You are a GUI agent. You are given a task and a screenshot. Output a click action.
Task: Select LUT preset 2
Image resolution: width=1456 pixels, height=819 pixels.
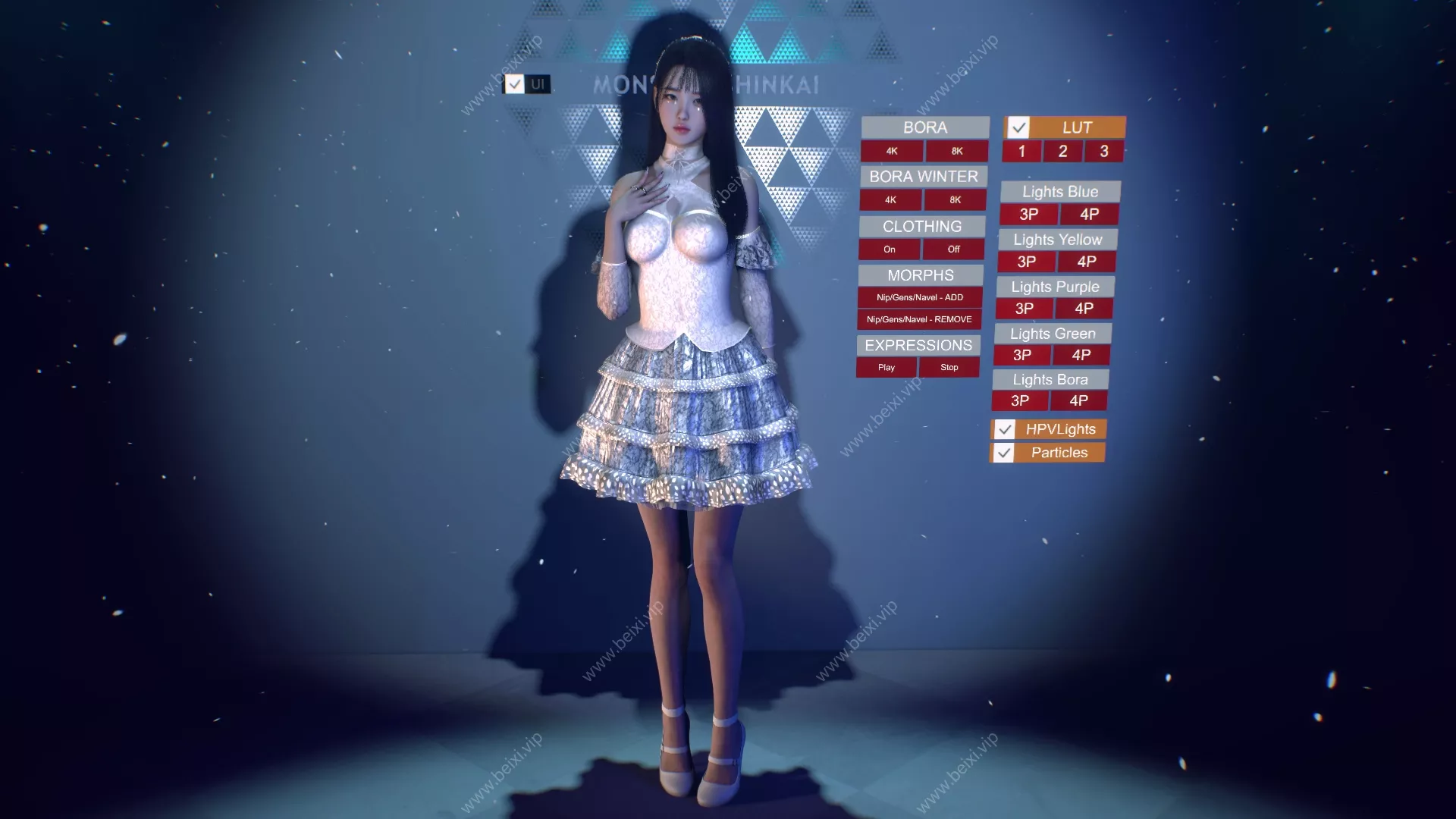click(x=1062, y=151)
